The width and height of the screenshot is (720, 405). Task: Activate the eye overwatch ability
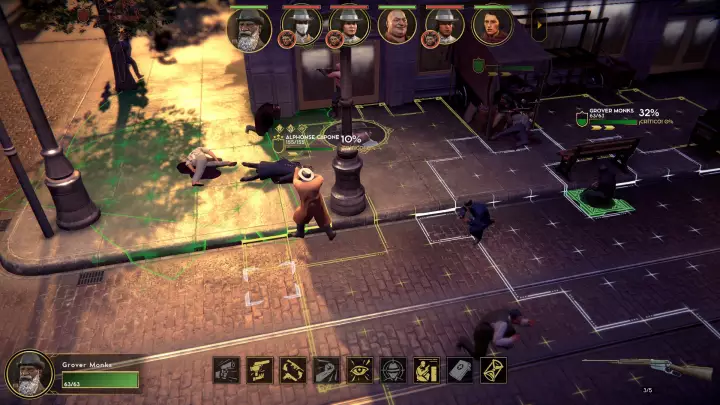[360, 370]
